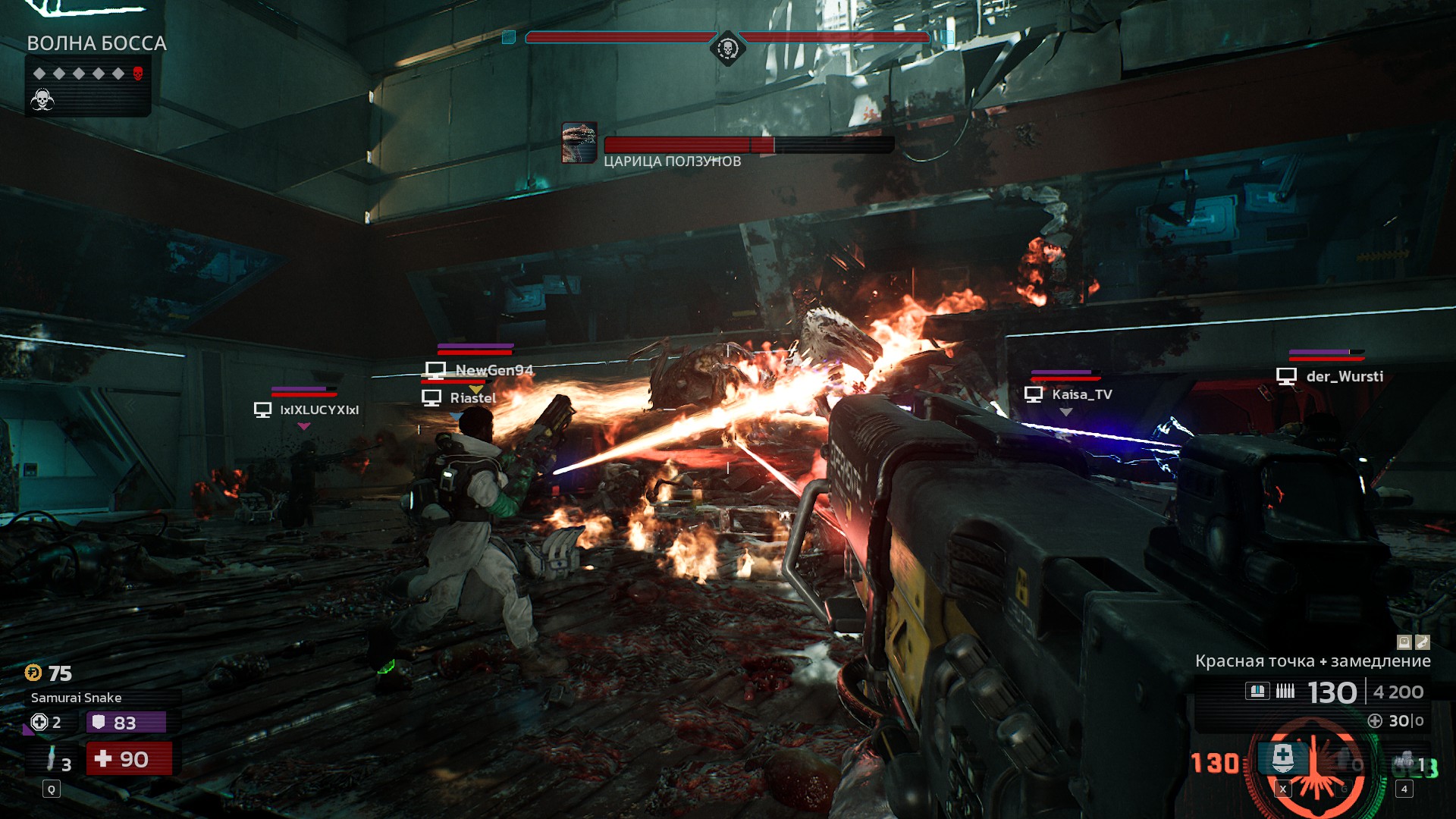
Task: Select the red dot sight mod icon
Action: [1404, 642]
